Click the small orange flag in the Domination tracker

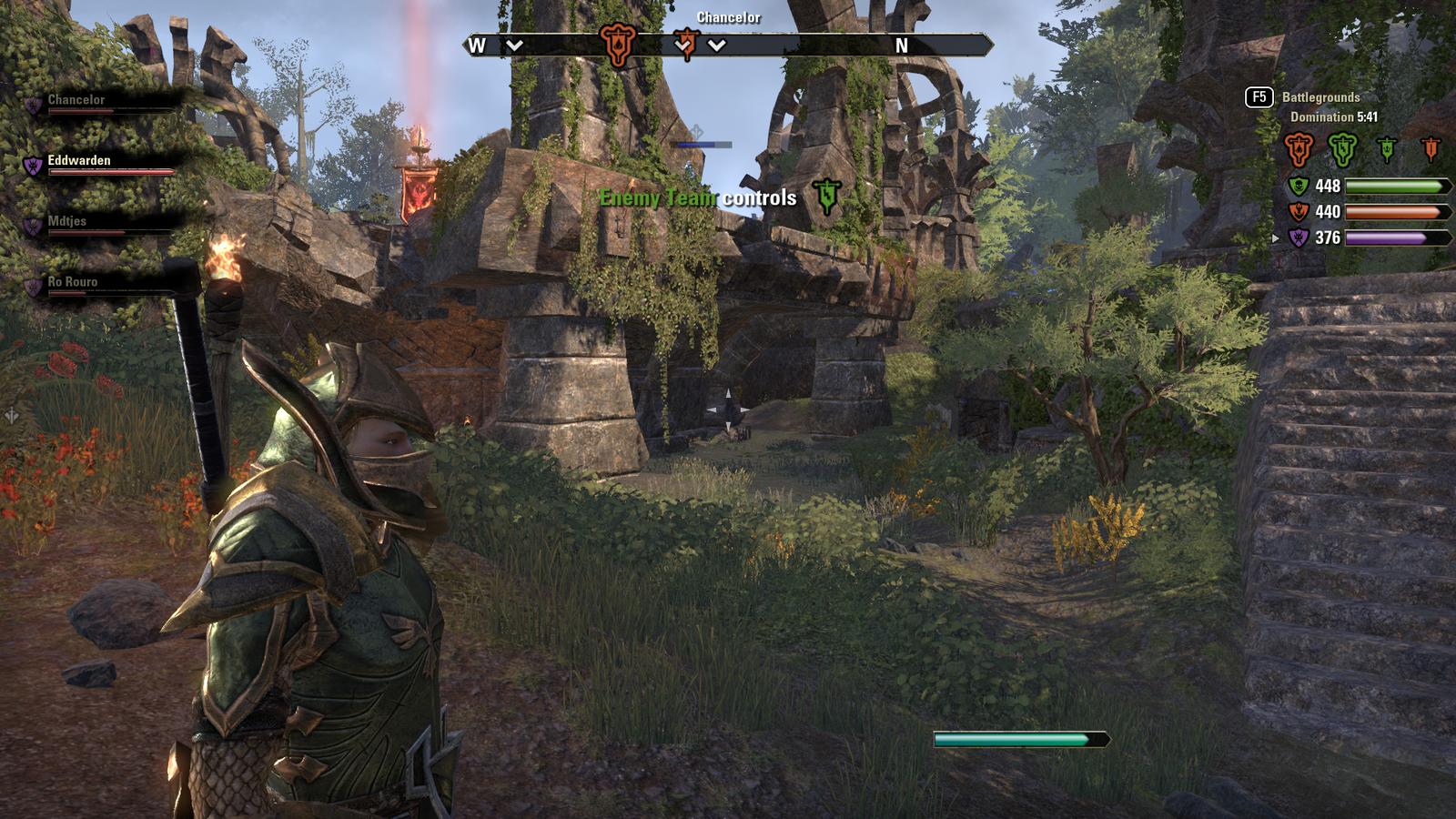pos(1430,148)
